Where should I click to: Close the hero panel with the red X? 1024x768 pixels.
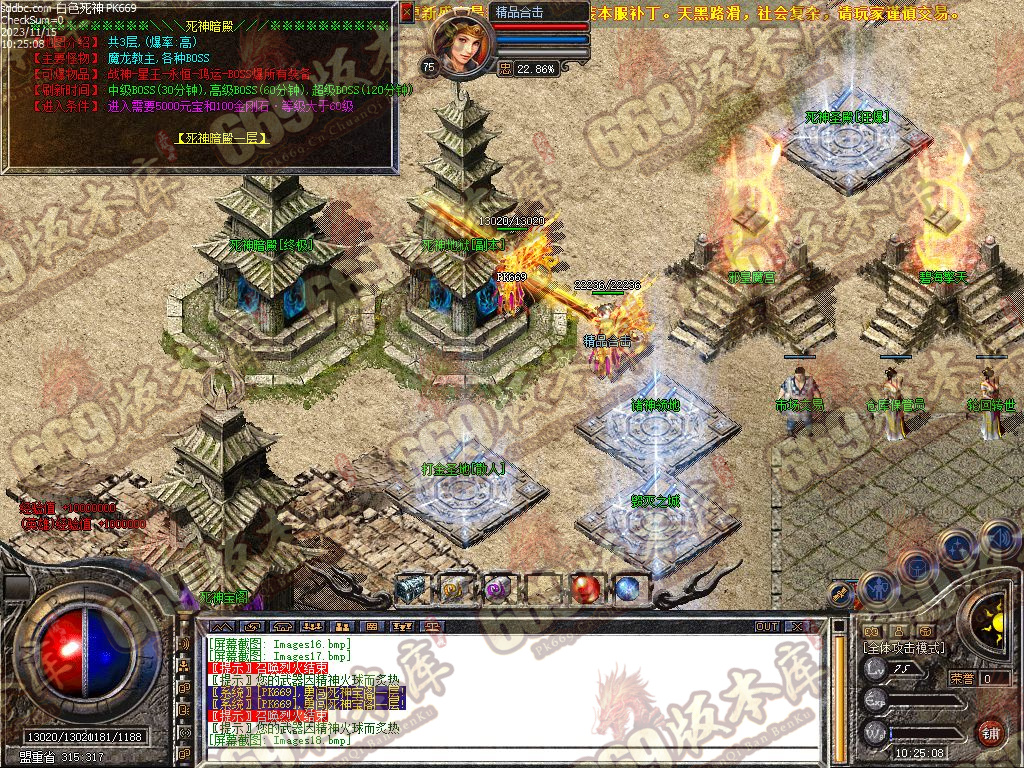coord(406,13)
